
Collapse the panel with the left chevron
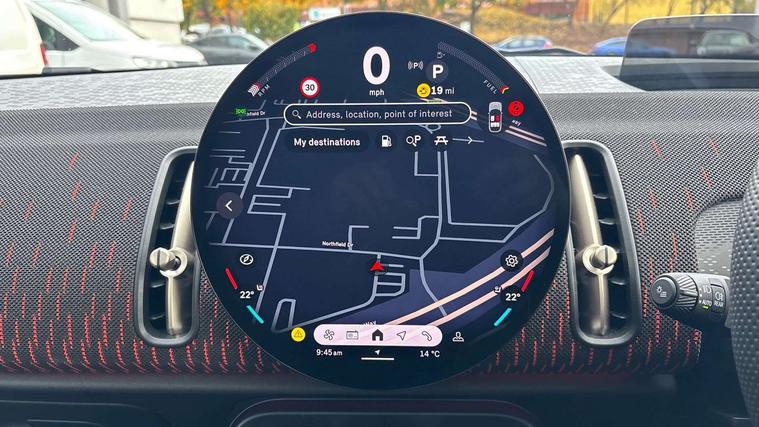click(229, 205)
